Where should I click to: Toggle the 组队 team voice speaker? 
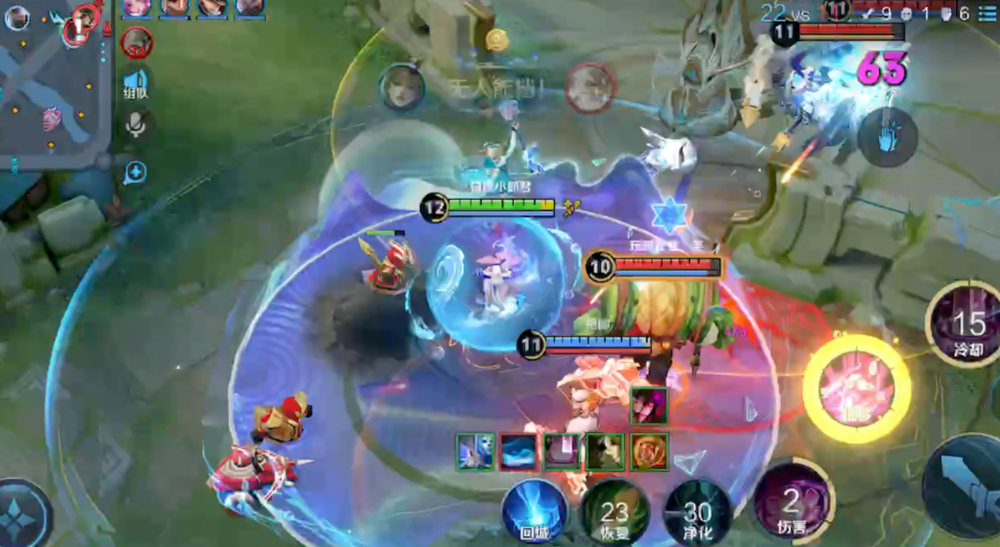(x=136, y=82)
